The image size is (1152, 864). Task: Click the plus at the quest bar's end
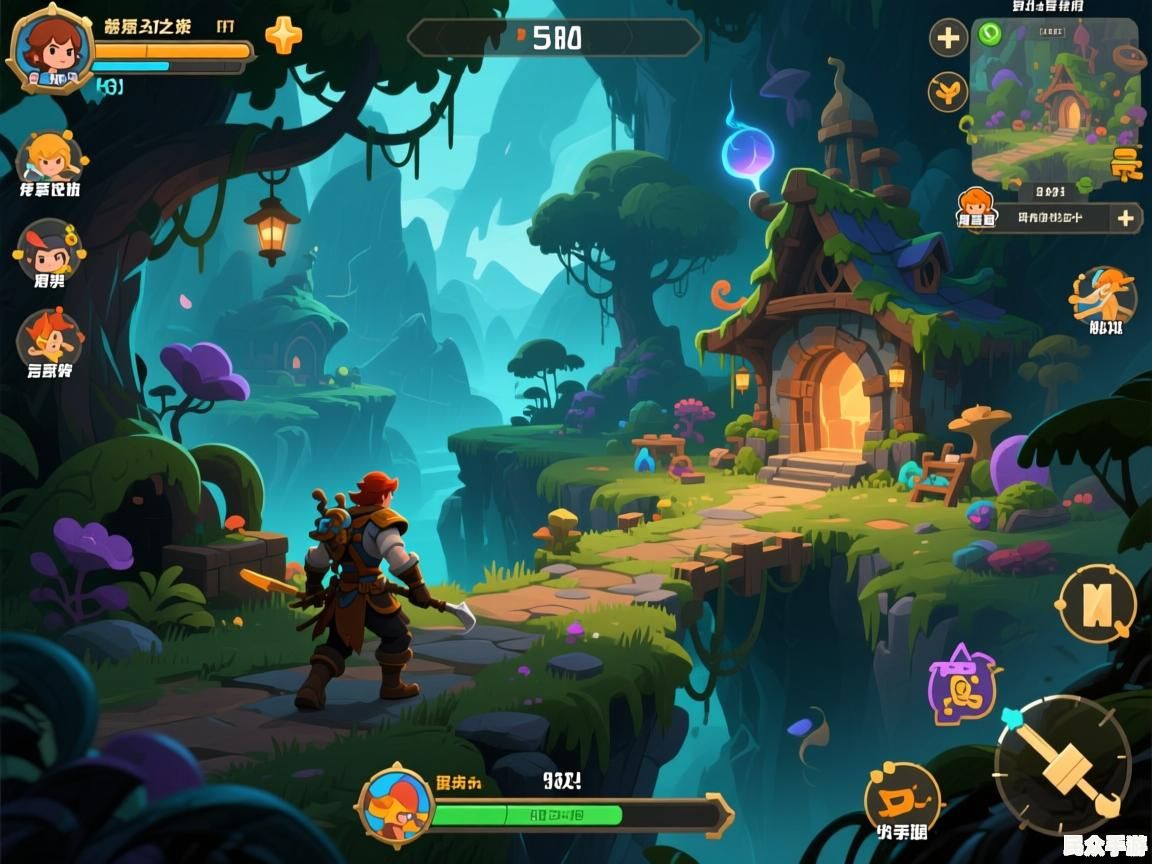coord(1125,218)
